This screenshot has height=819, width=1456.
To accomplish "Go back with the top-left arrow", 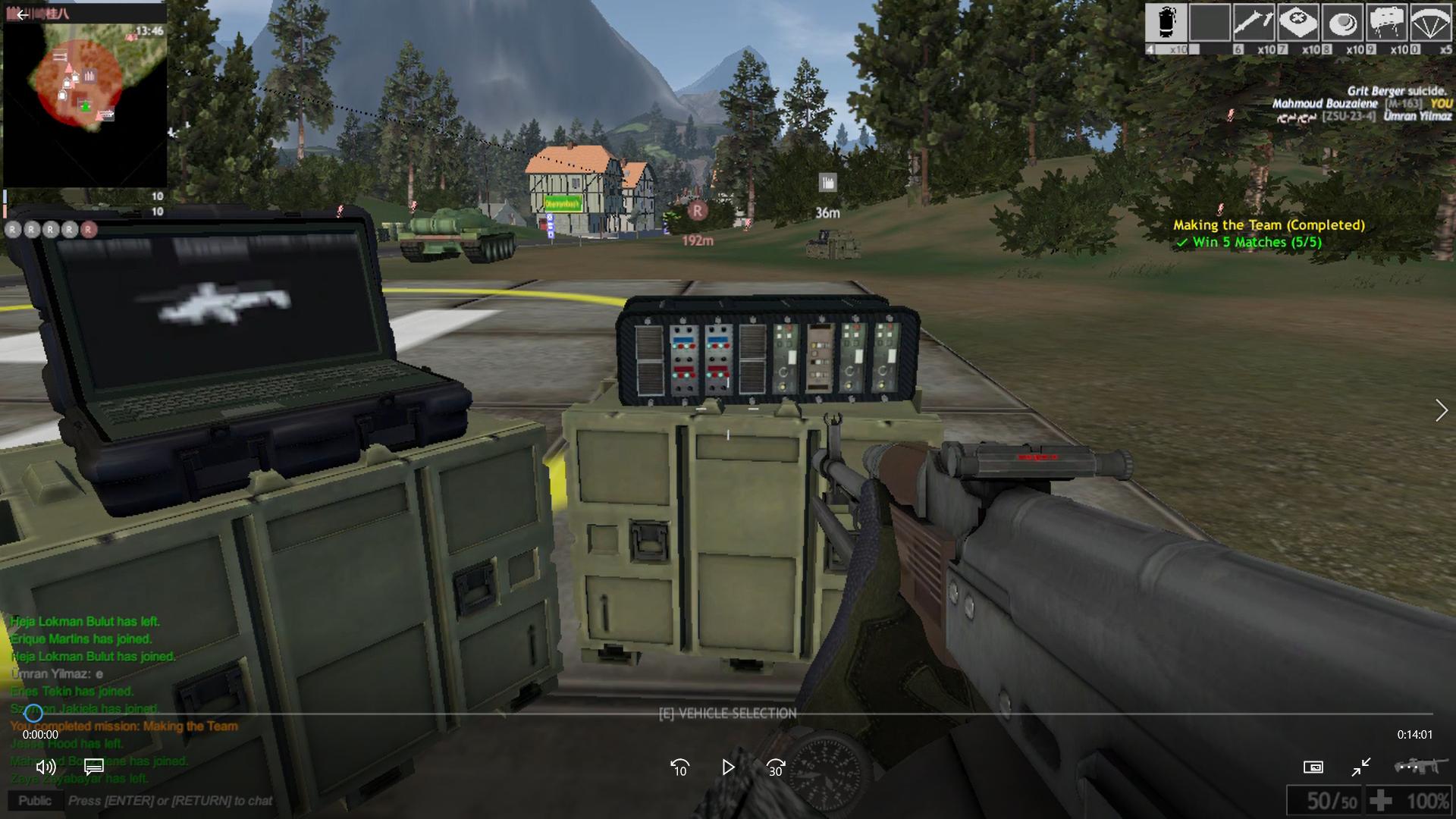I will 22,14.
